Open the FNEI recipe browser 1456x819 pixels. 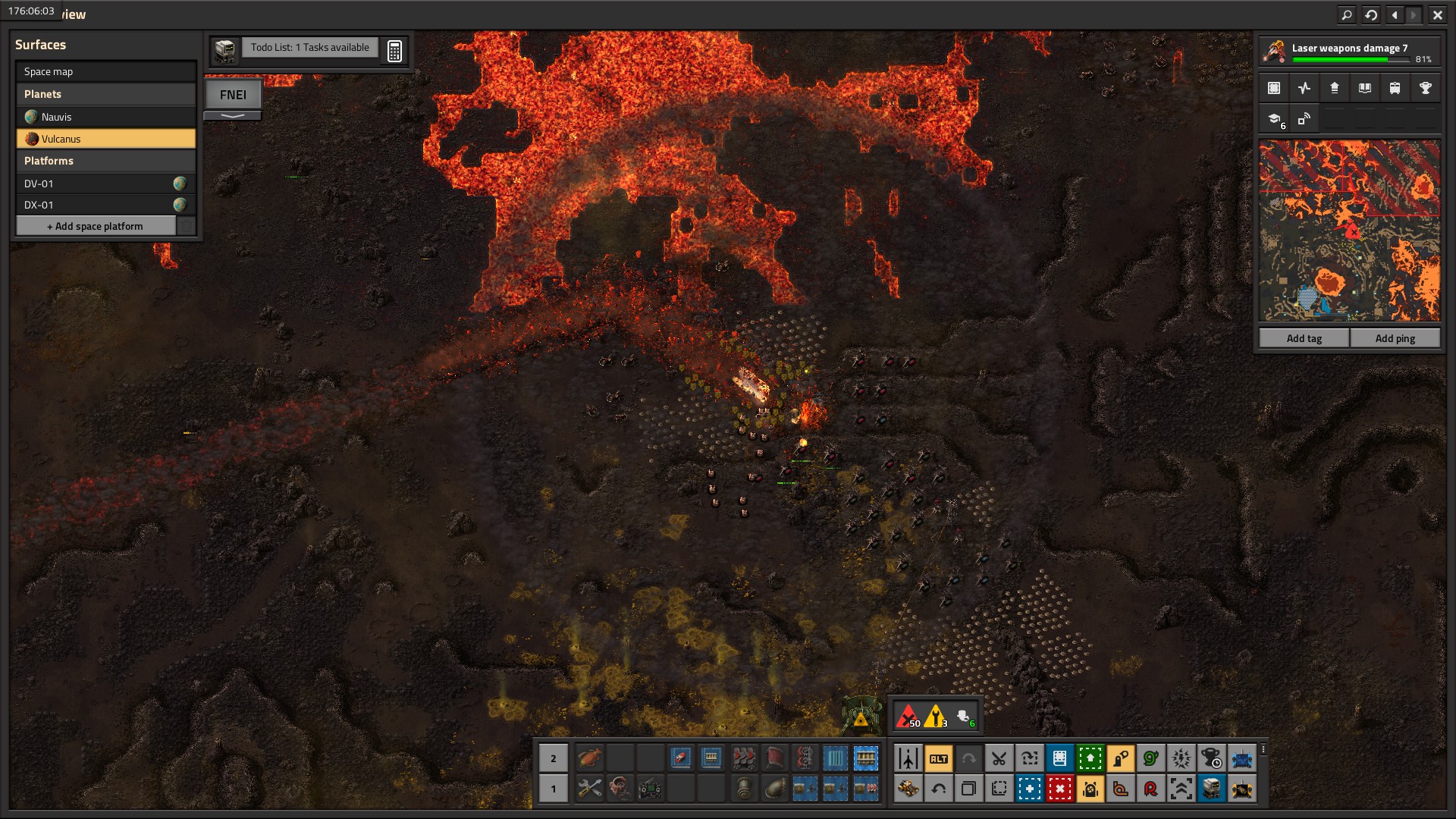point(233,95)
